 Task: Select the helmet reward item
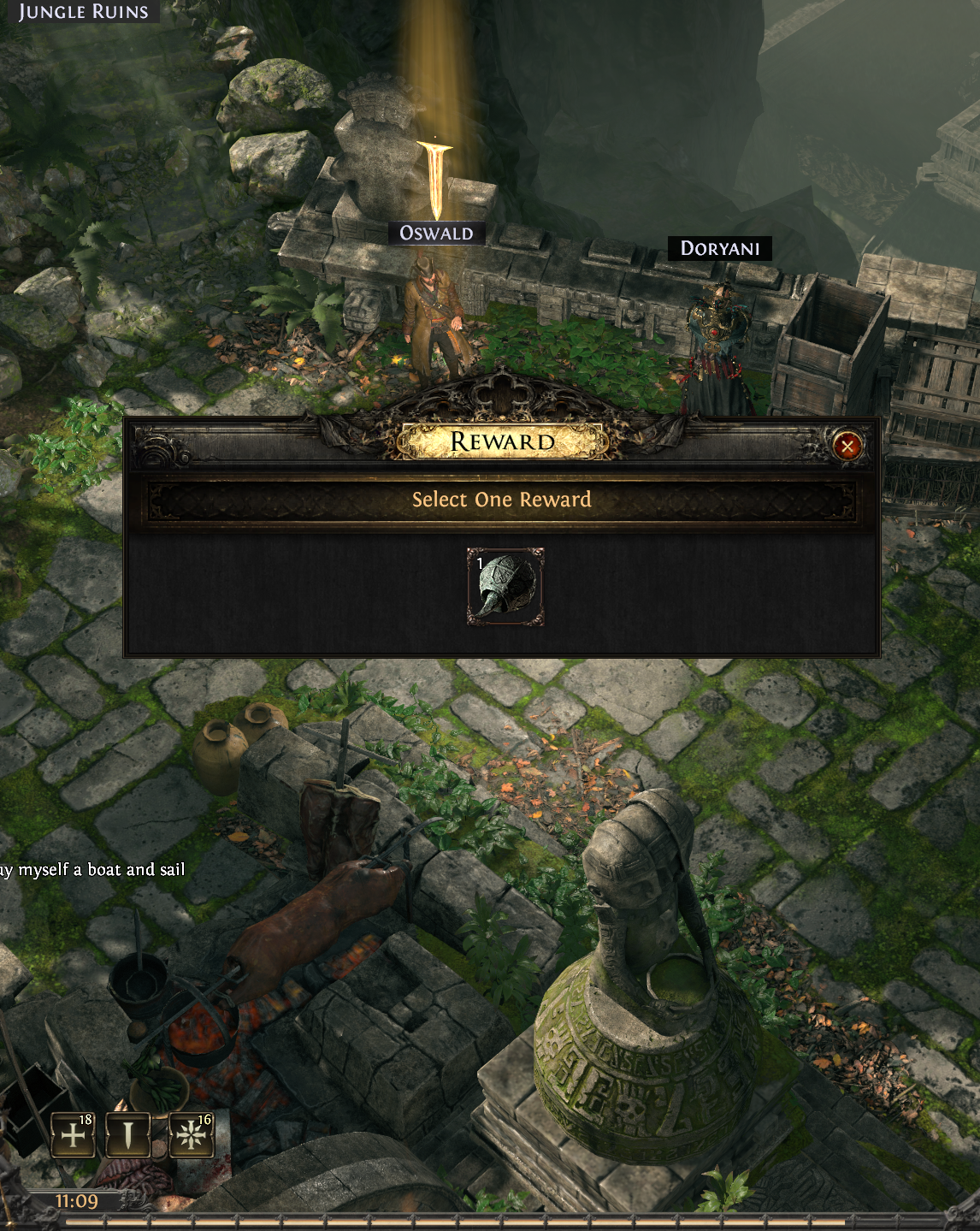[505, 587]
